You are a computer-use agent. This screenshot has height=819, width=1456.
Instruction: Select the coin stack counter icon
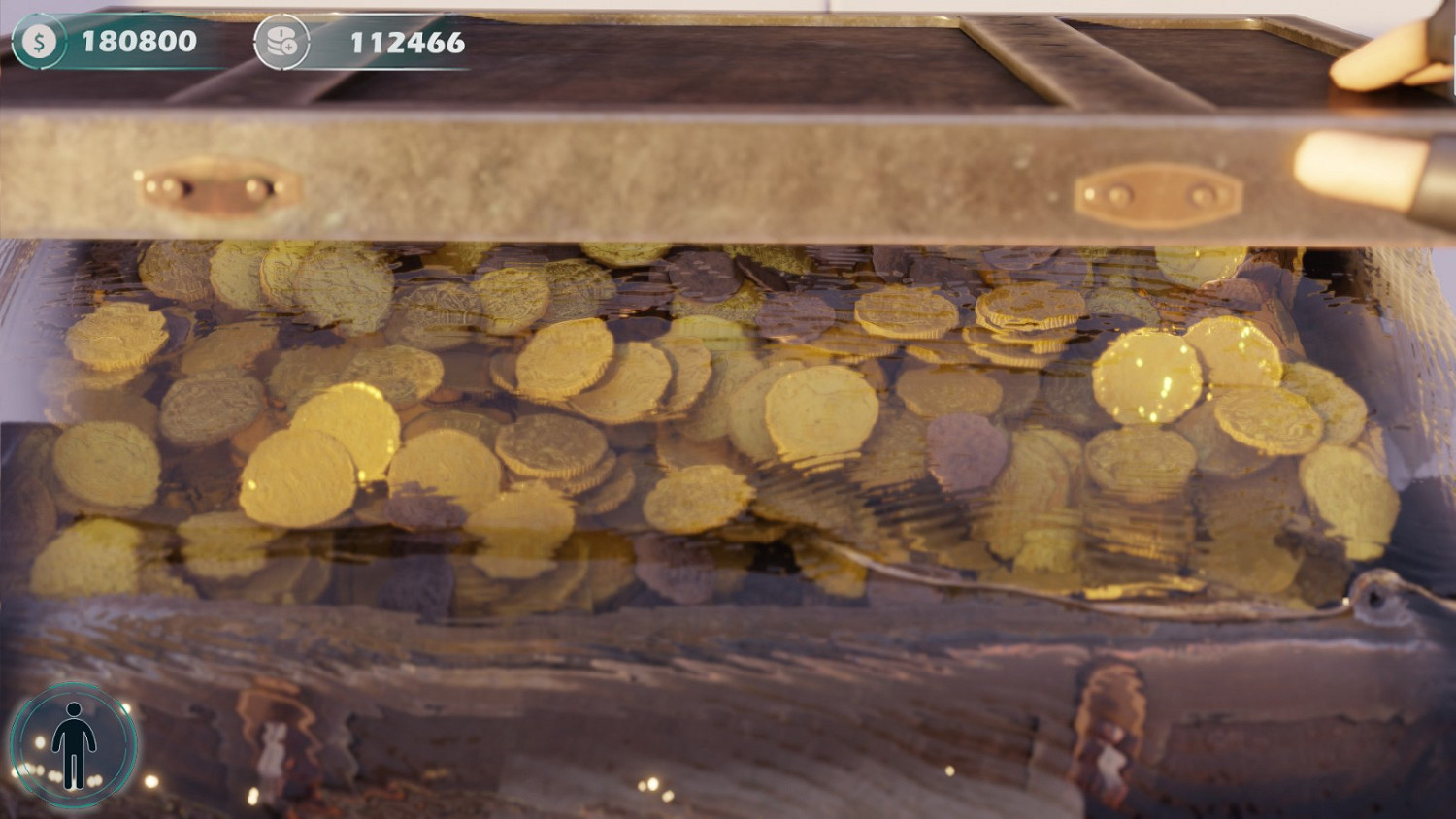pos(282,41)
